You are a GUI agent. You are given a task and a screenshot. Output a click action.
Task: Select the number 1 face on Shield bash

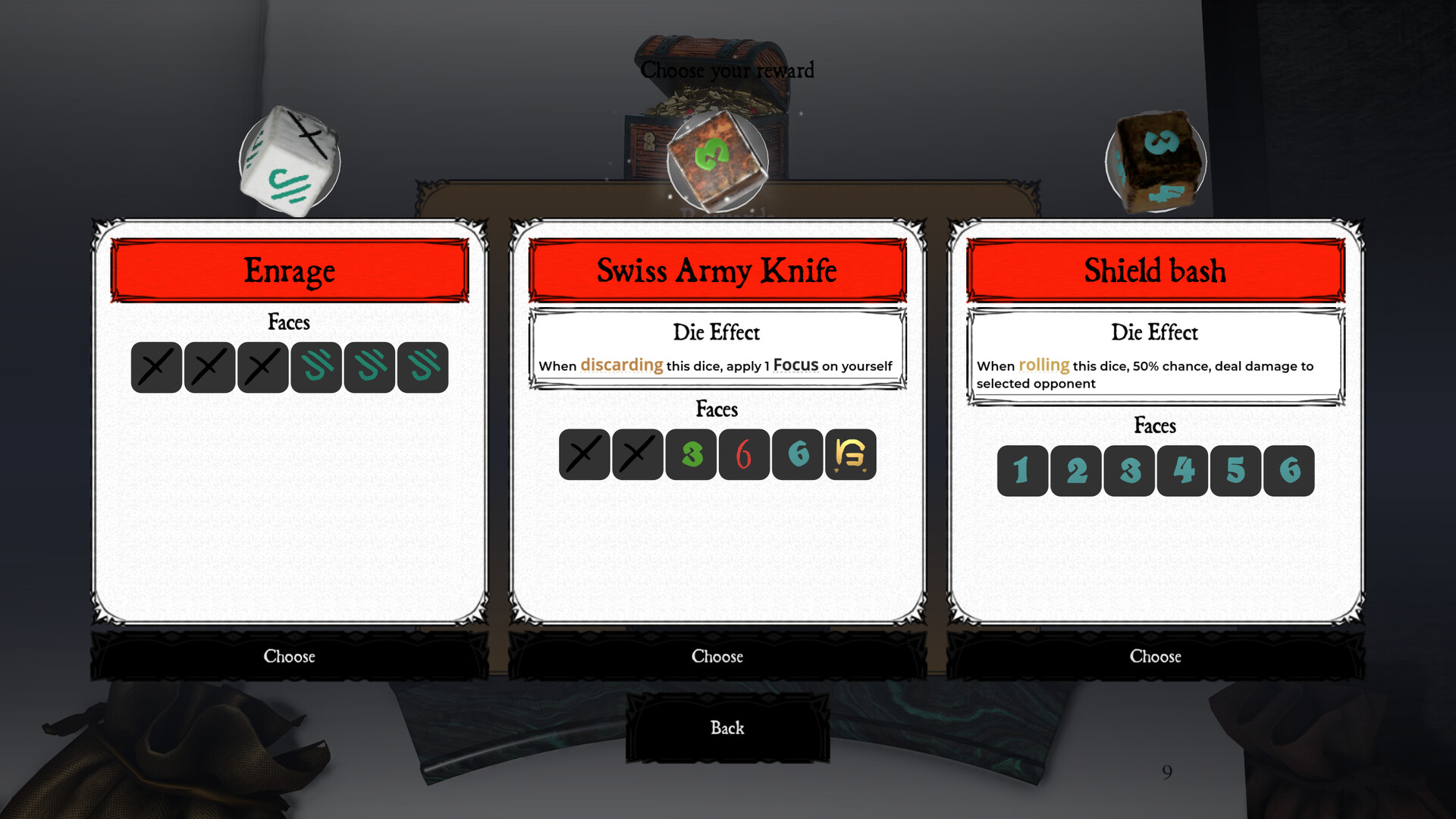click(1021, 470)
